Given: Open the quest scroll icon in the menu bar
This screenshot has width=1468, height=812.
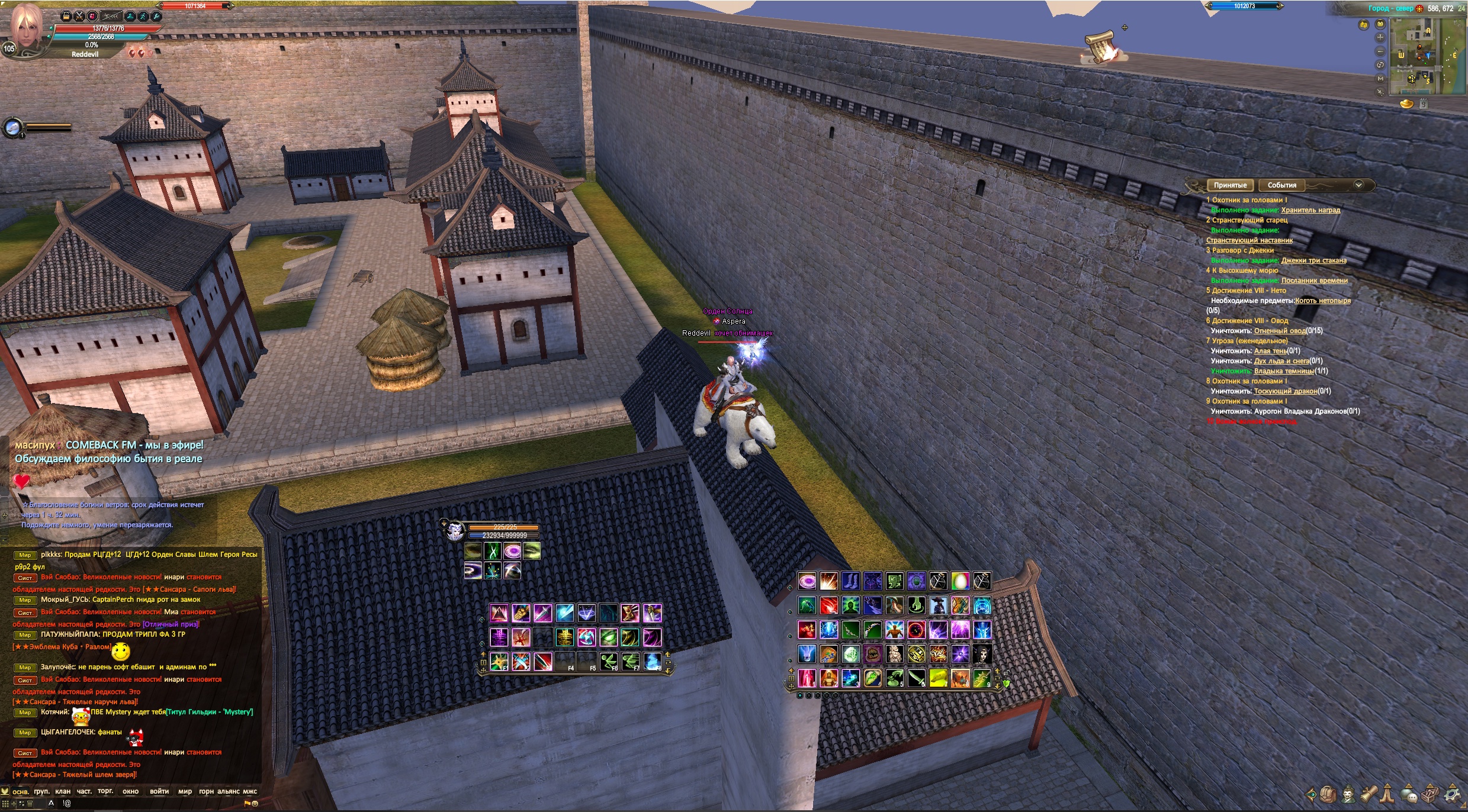Looking at the screenshot, I should [x=1368, y=794].
